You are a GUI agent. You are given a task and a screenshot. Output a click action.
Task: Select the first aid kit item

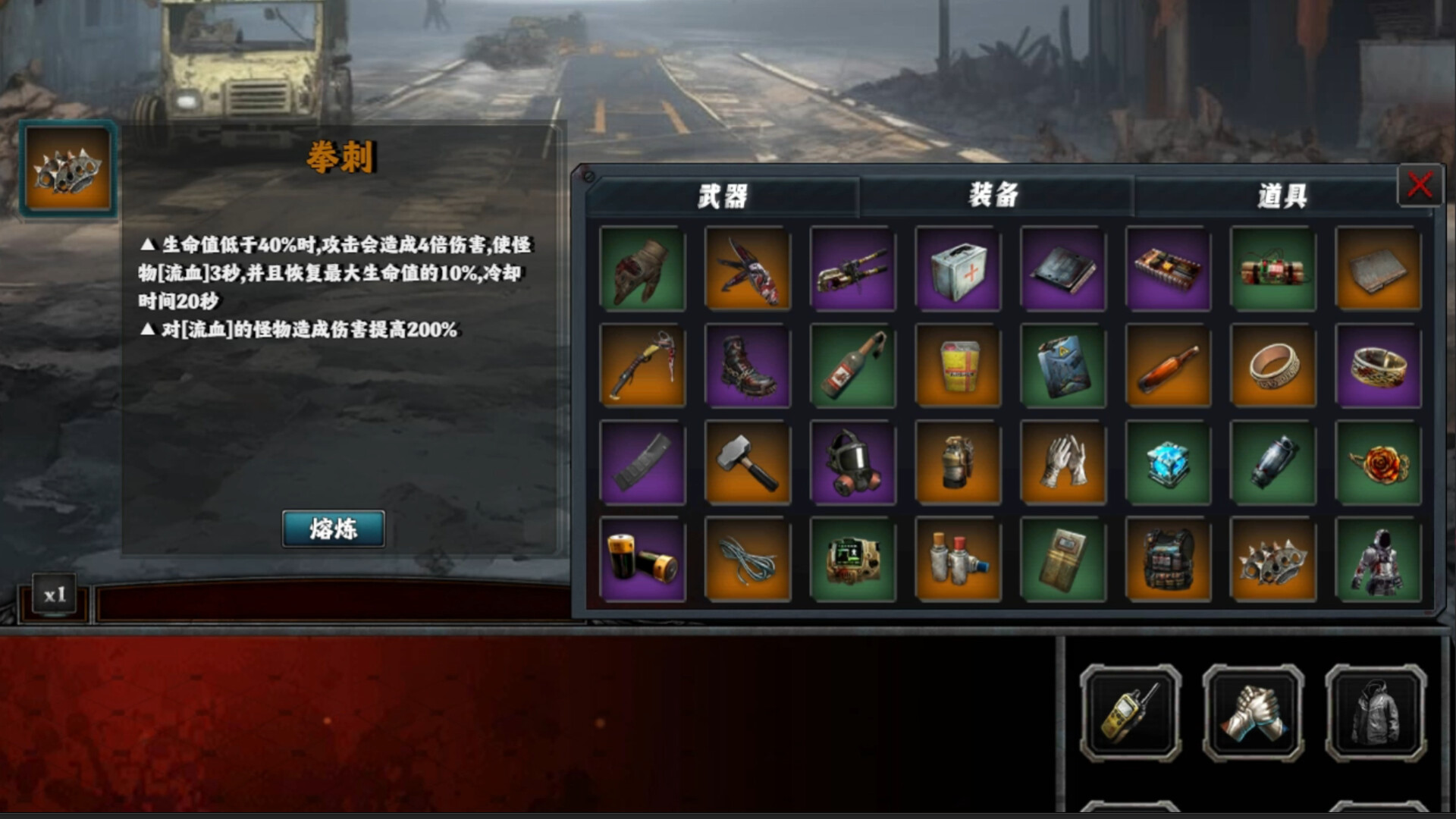(958, 270)
